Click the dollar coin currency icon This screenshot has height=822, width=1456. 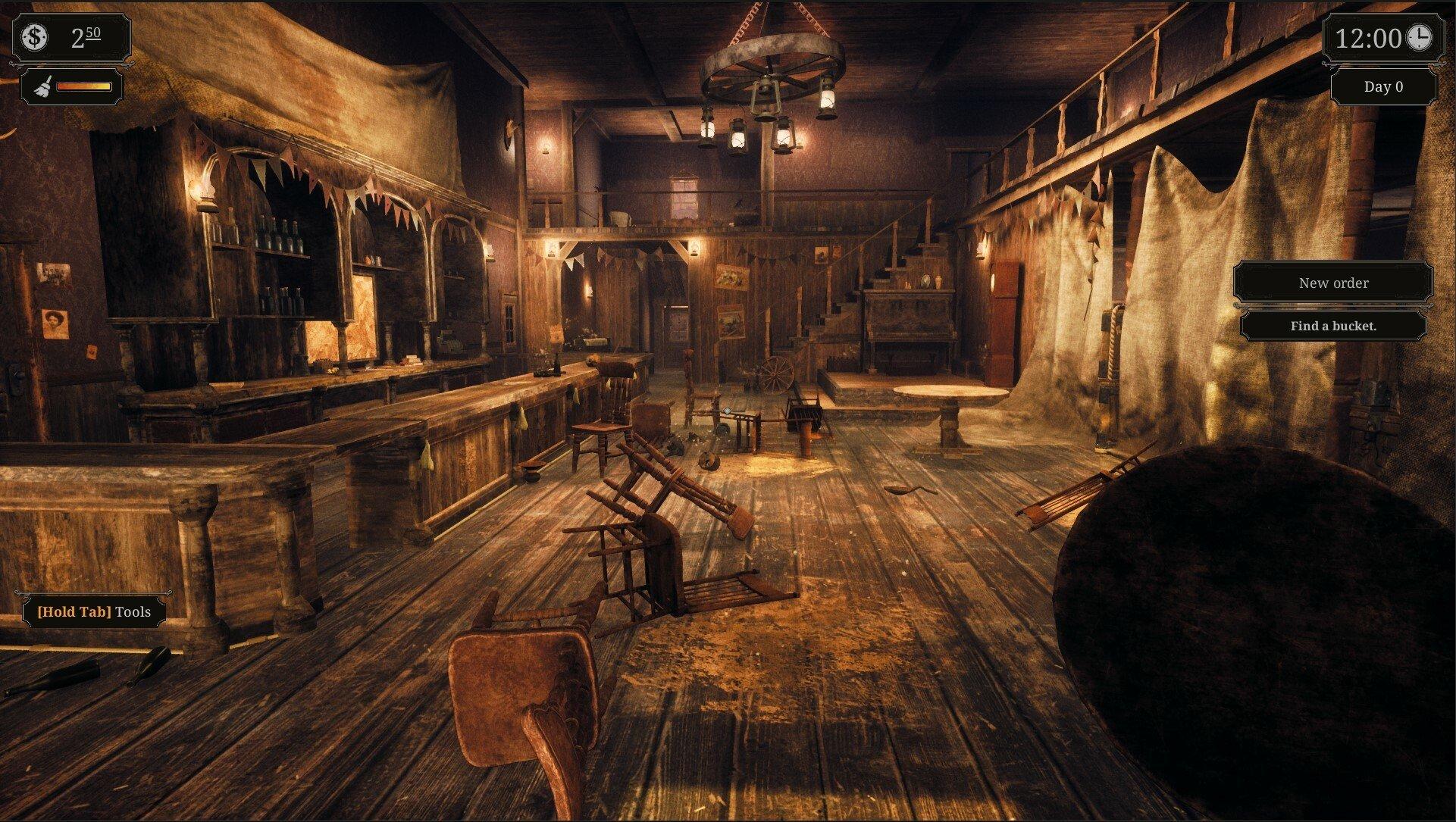[35, 35]
